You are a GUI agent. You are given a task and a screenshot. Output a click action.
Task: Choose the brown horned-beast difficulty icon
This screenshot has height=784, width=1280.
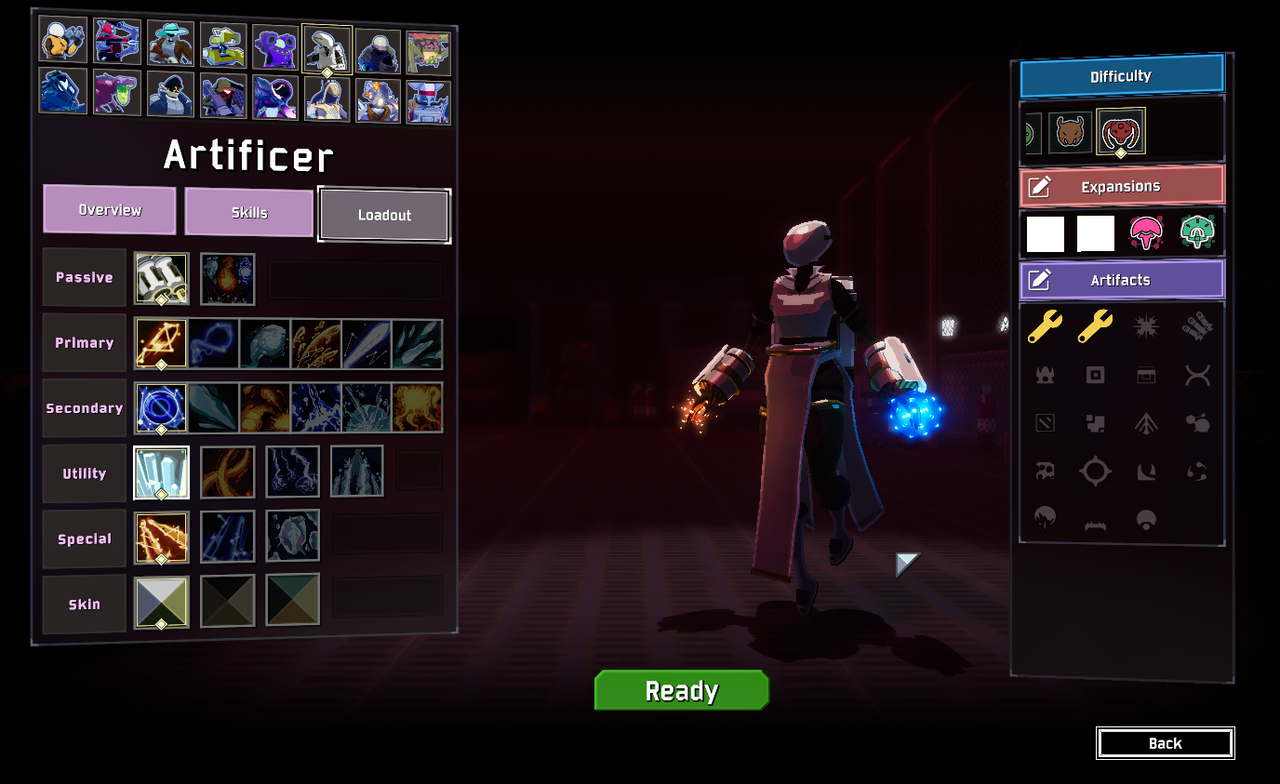click(x=1070, y=133)
